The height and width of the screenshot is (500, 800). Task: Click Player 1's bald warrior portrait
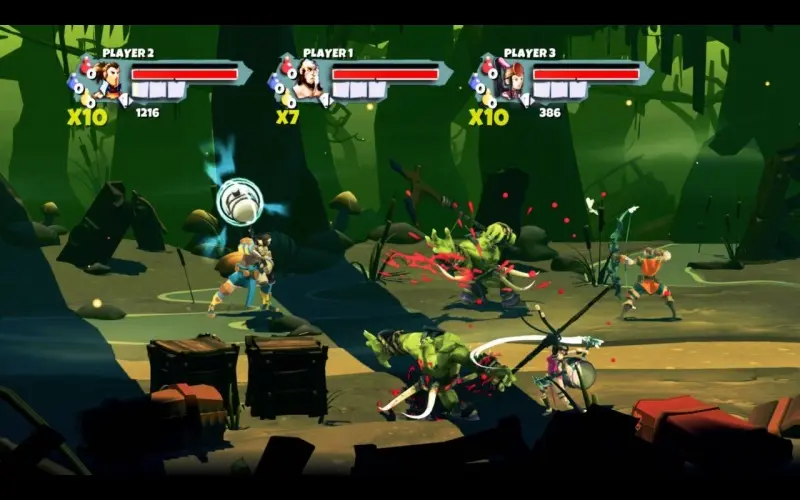tap(309, 80)
